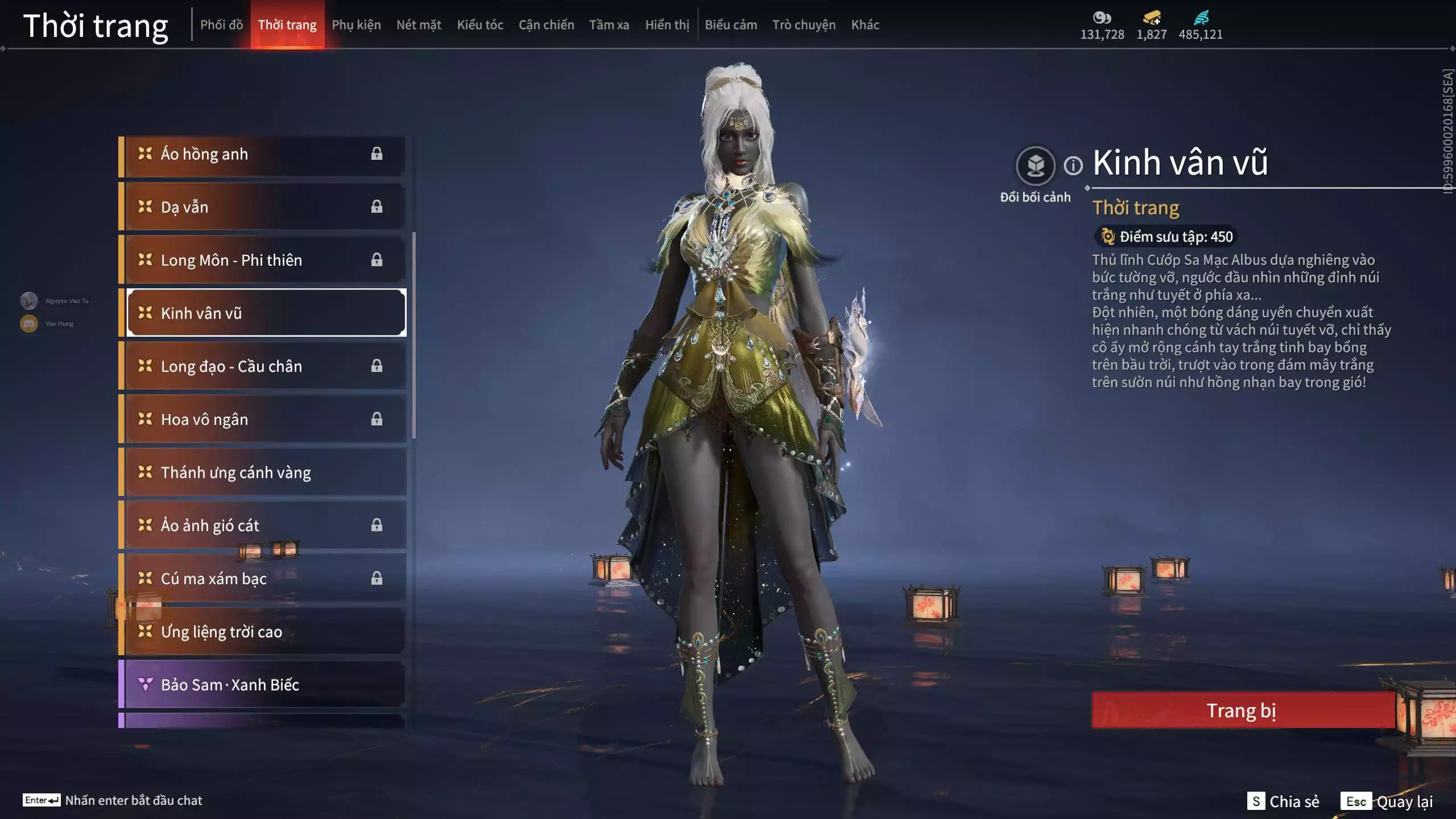Screen dimensions: 1456x819
Task: Equip the outfit with Trang bị
Action: 1242,710
